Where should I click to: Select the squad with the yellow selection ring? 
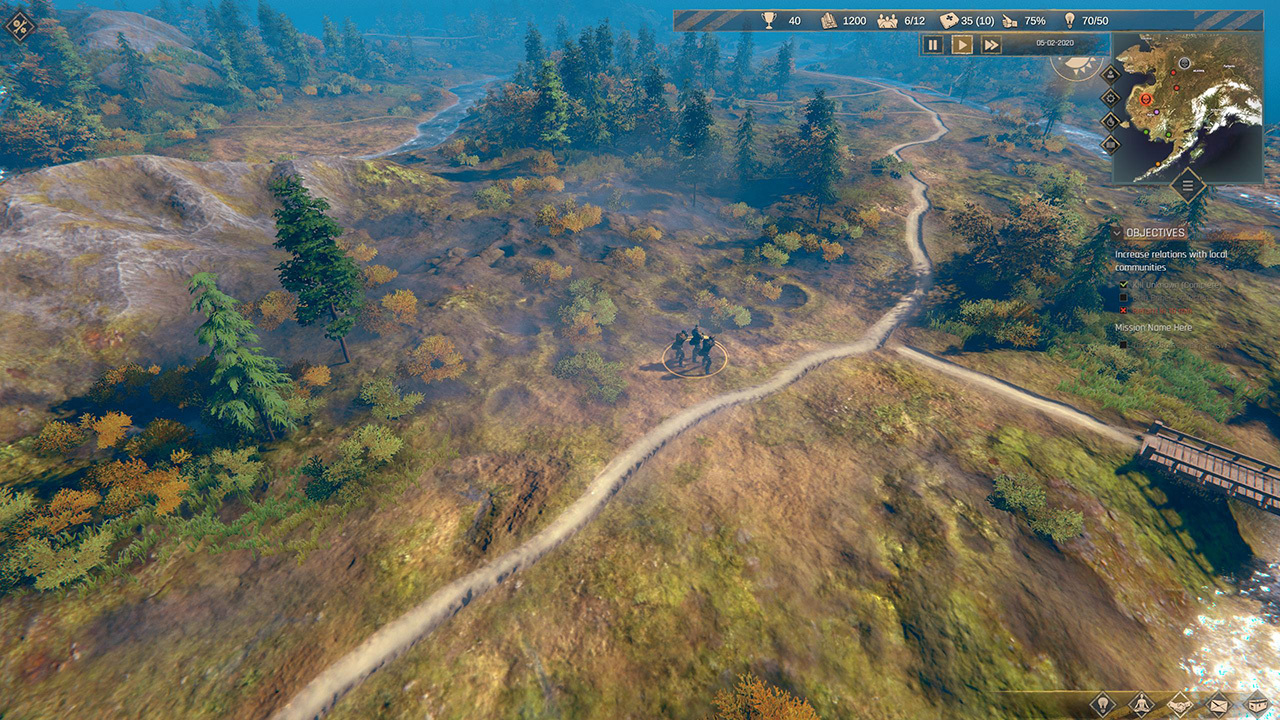pos(695,352)
